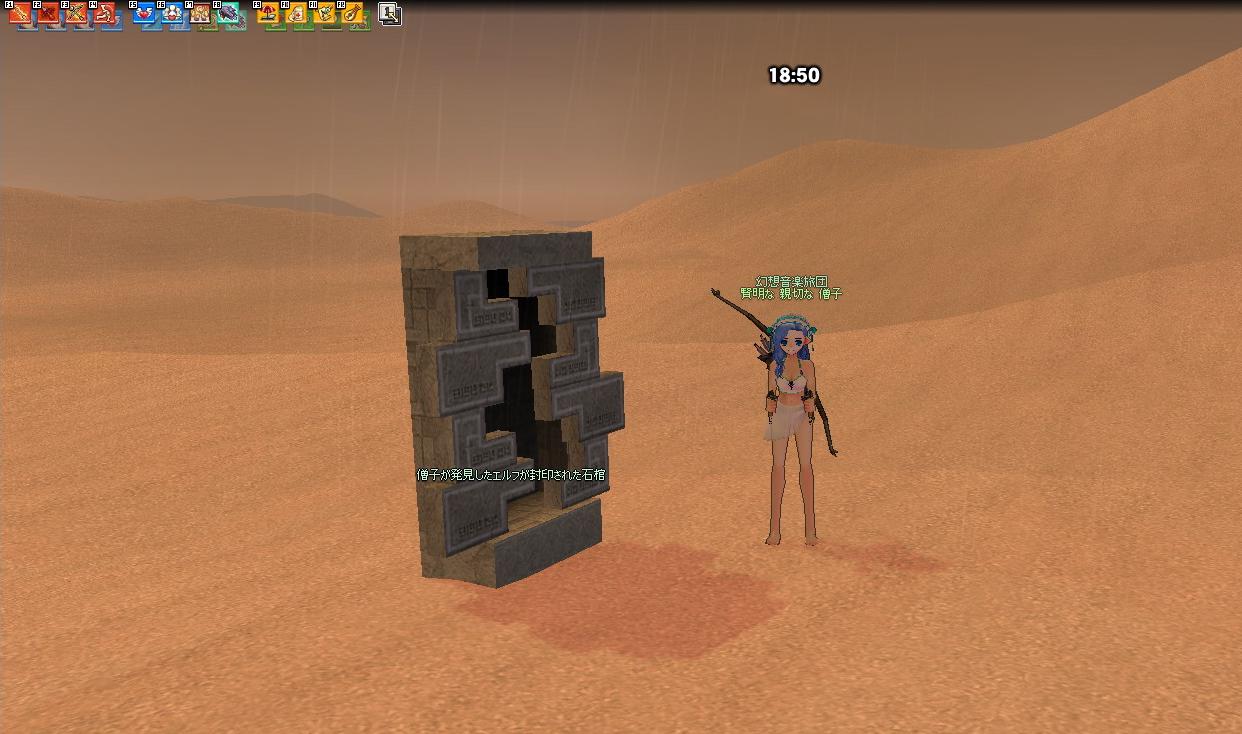Use the F2 dark red crossbow skill
The height and width of the screenshot is (734, 1242).
click(50, 15)
